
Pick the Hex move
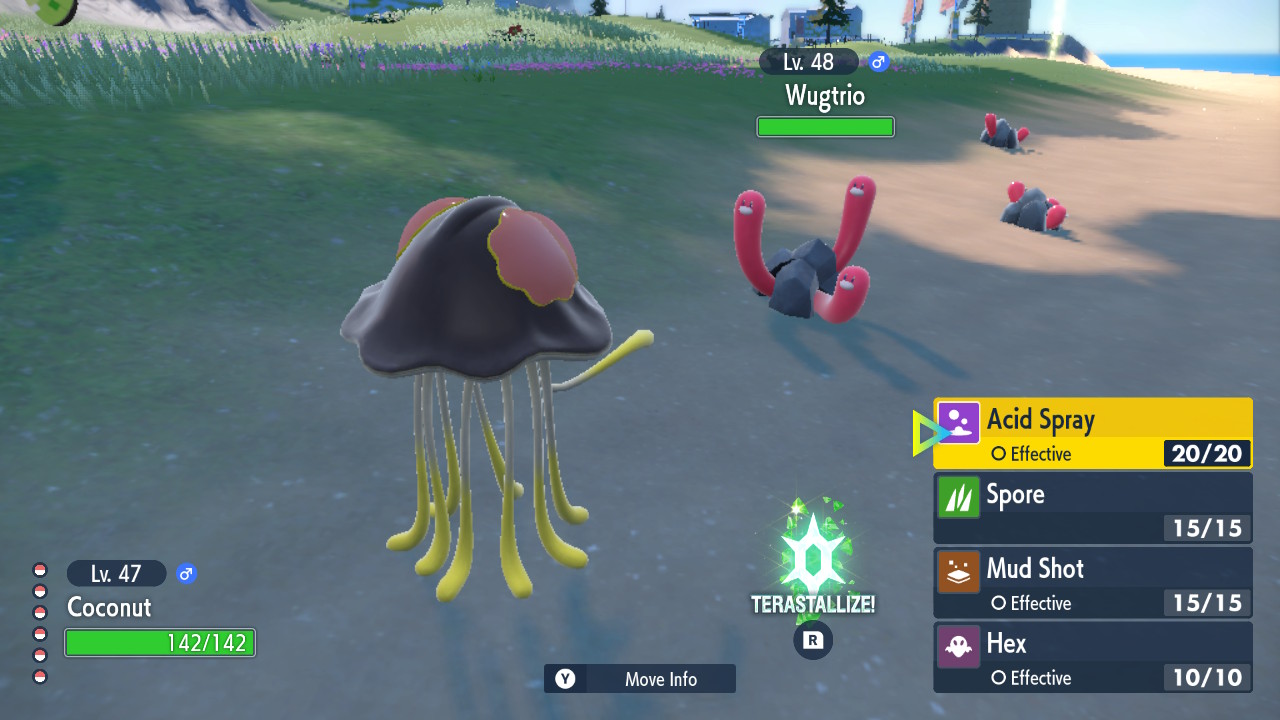point(1092,657)
